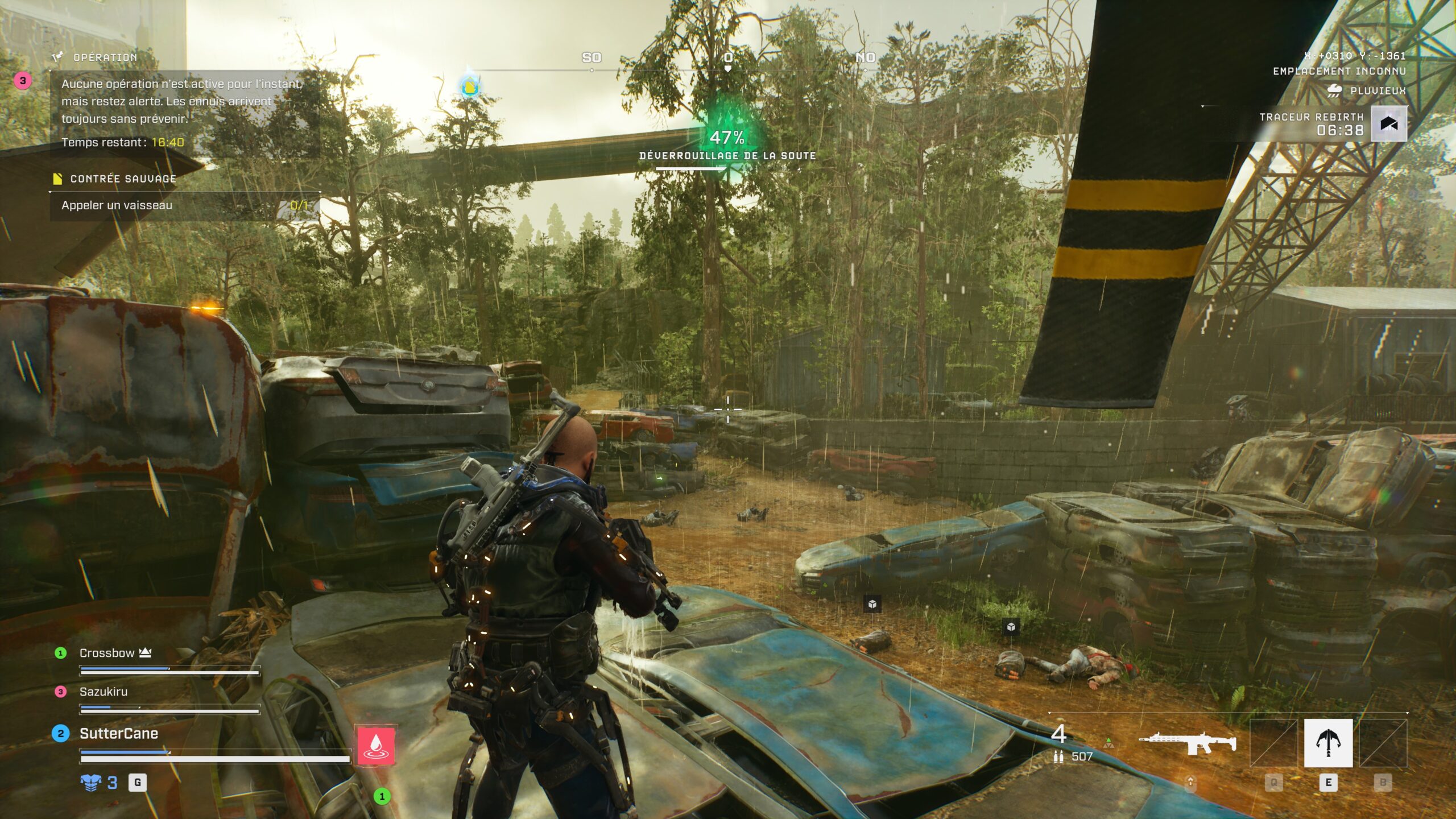Click the rainy weather icon next to PLUVIEUX
Screen dimensions: 1456x819
(x=1334, y=89)
